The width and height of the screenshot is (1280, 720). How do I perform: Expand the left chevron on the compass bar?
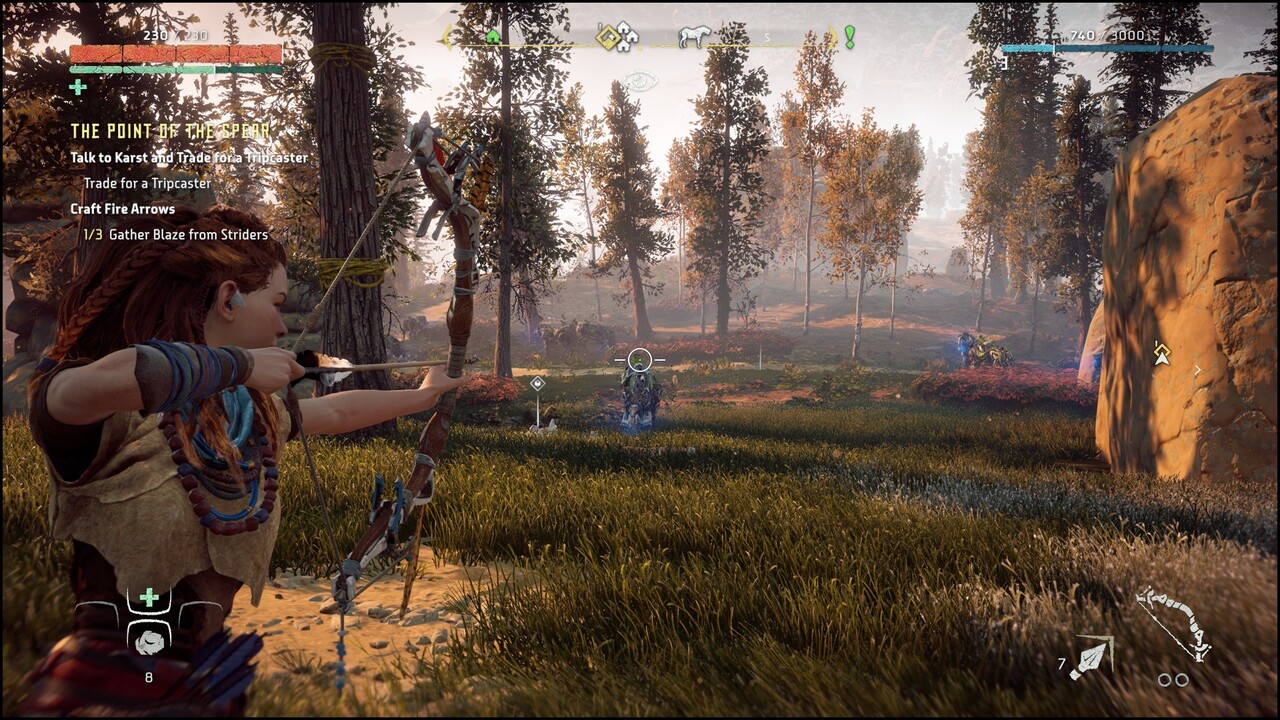tap(446, 37)
